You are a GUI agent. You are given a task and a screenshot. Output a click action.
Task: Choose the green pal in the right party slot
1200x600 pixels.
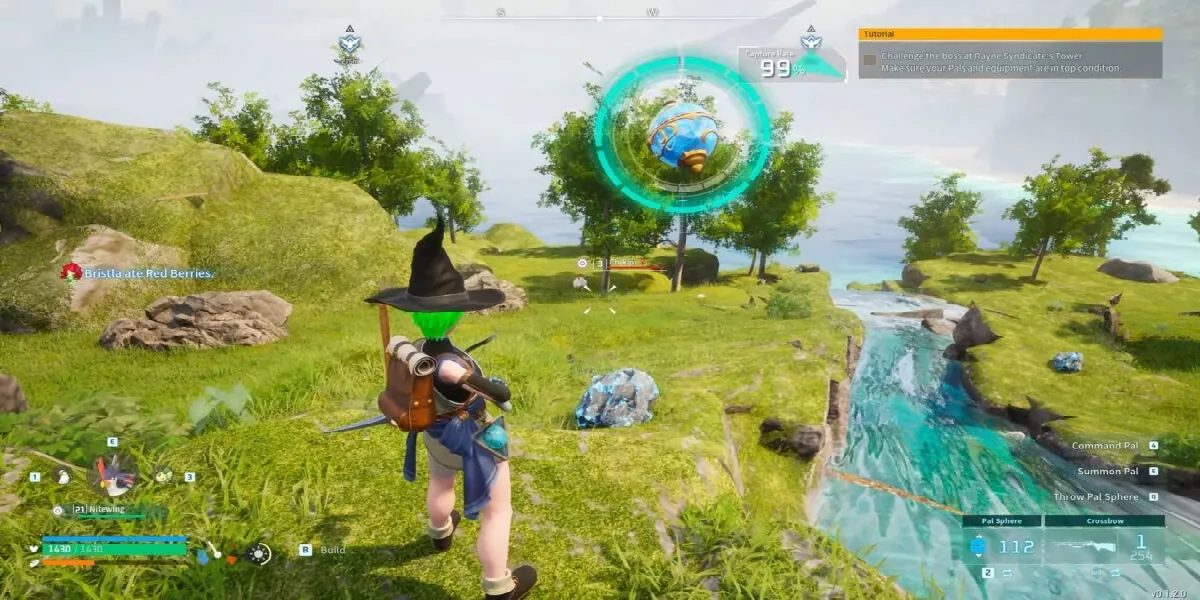pyautogui.click(x=164, y=477)
